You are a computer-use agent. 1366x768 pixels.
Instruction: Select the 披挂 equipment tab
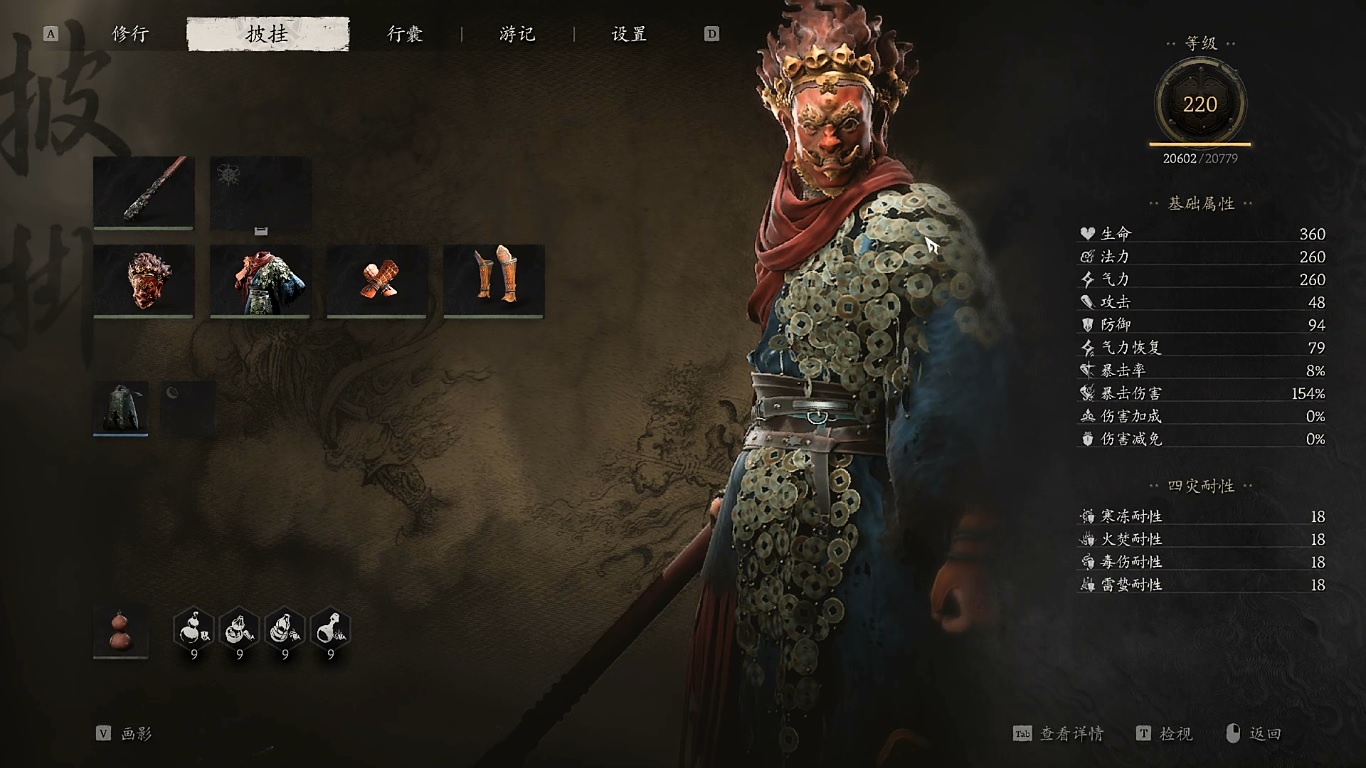click(267, 34)
